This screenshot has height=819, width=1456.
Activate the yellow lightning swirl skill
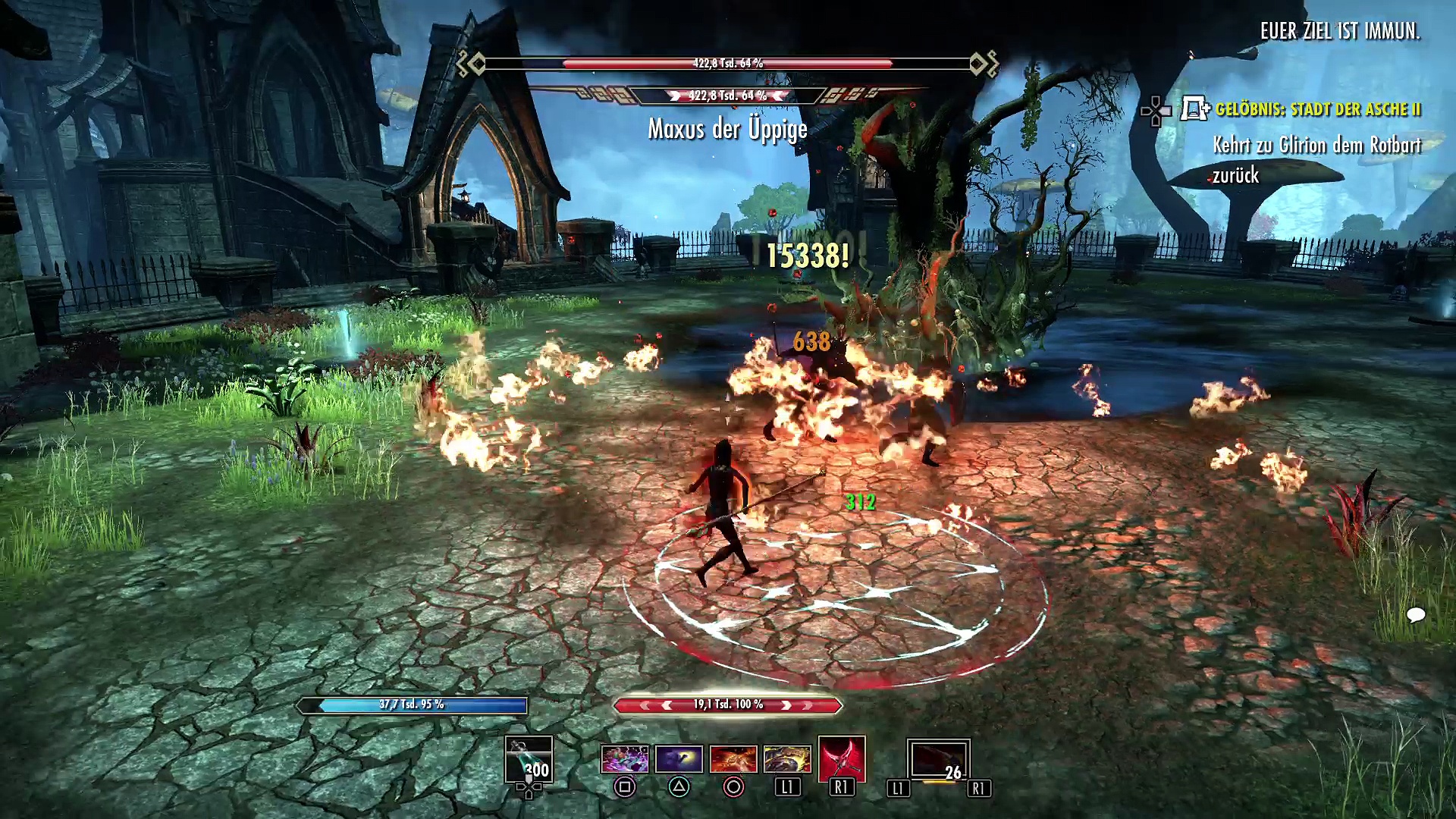(787, 758)
